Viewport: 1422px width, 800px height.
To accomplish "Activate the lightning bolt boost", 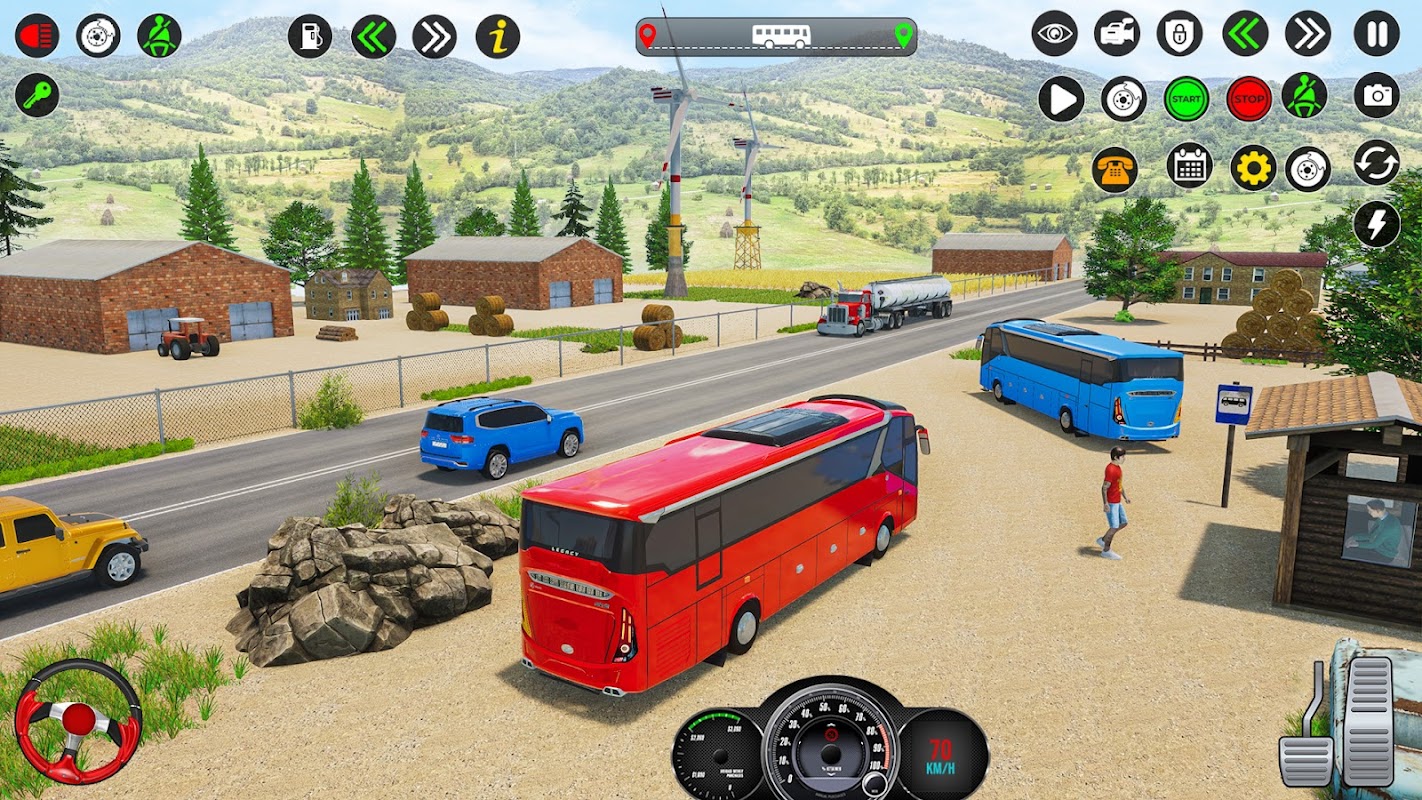I will pyautogui.click(x=1376, y=224).
